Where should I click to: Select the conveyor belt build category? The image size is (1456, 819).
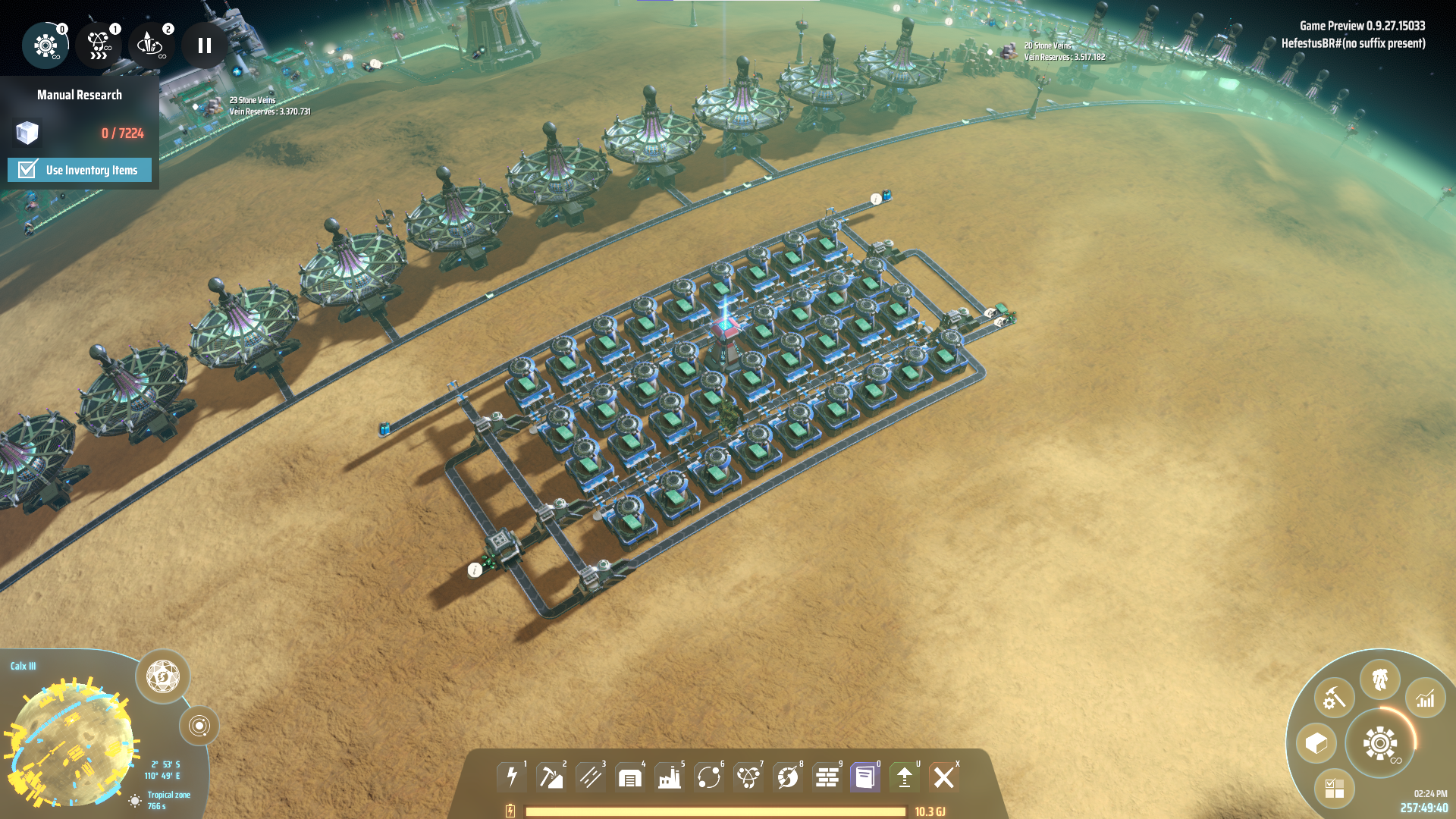(591, 777)
